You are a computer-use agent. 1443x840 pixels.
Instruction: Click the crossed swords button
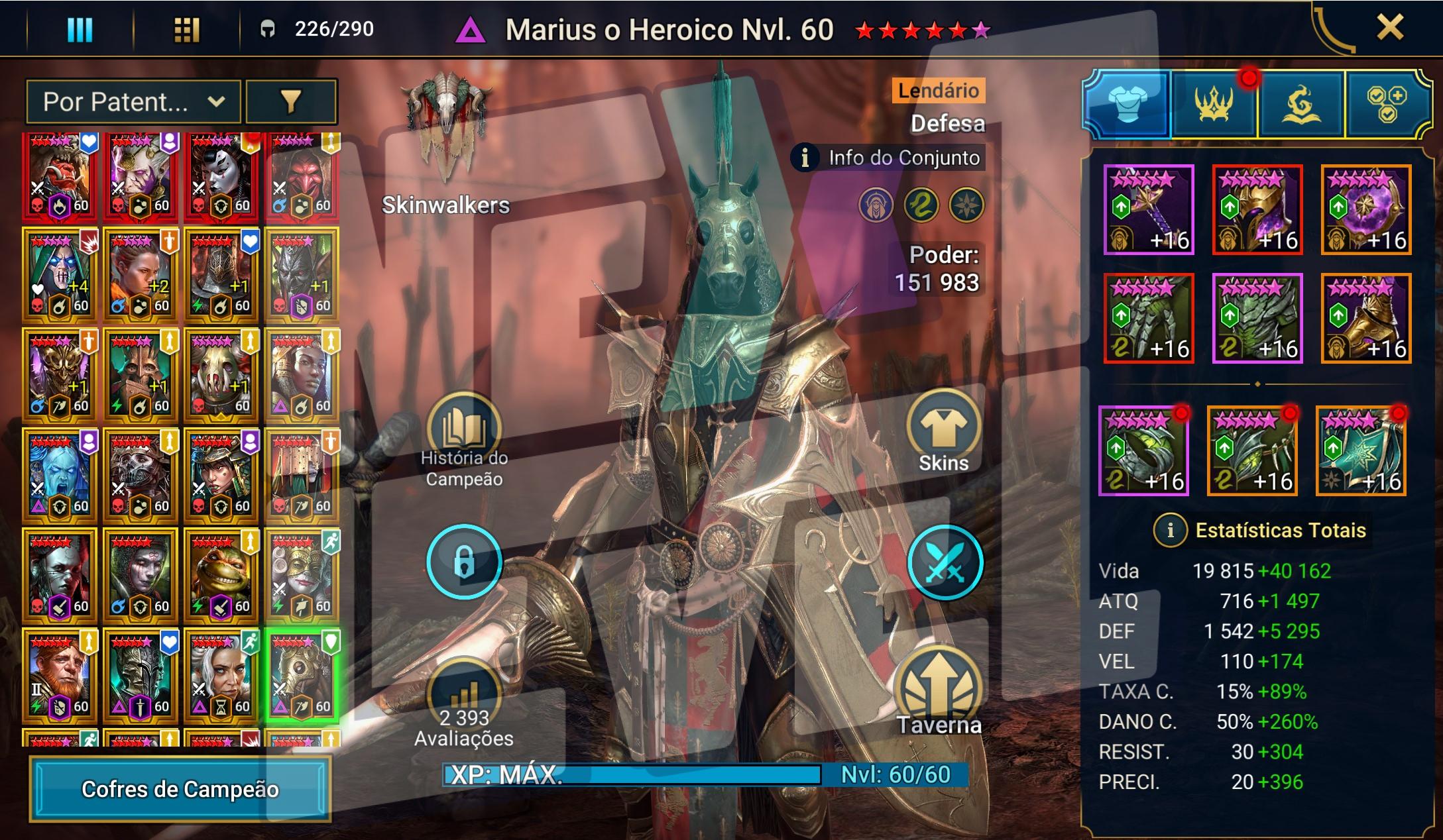[x=945, y=562]
